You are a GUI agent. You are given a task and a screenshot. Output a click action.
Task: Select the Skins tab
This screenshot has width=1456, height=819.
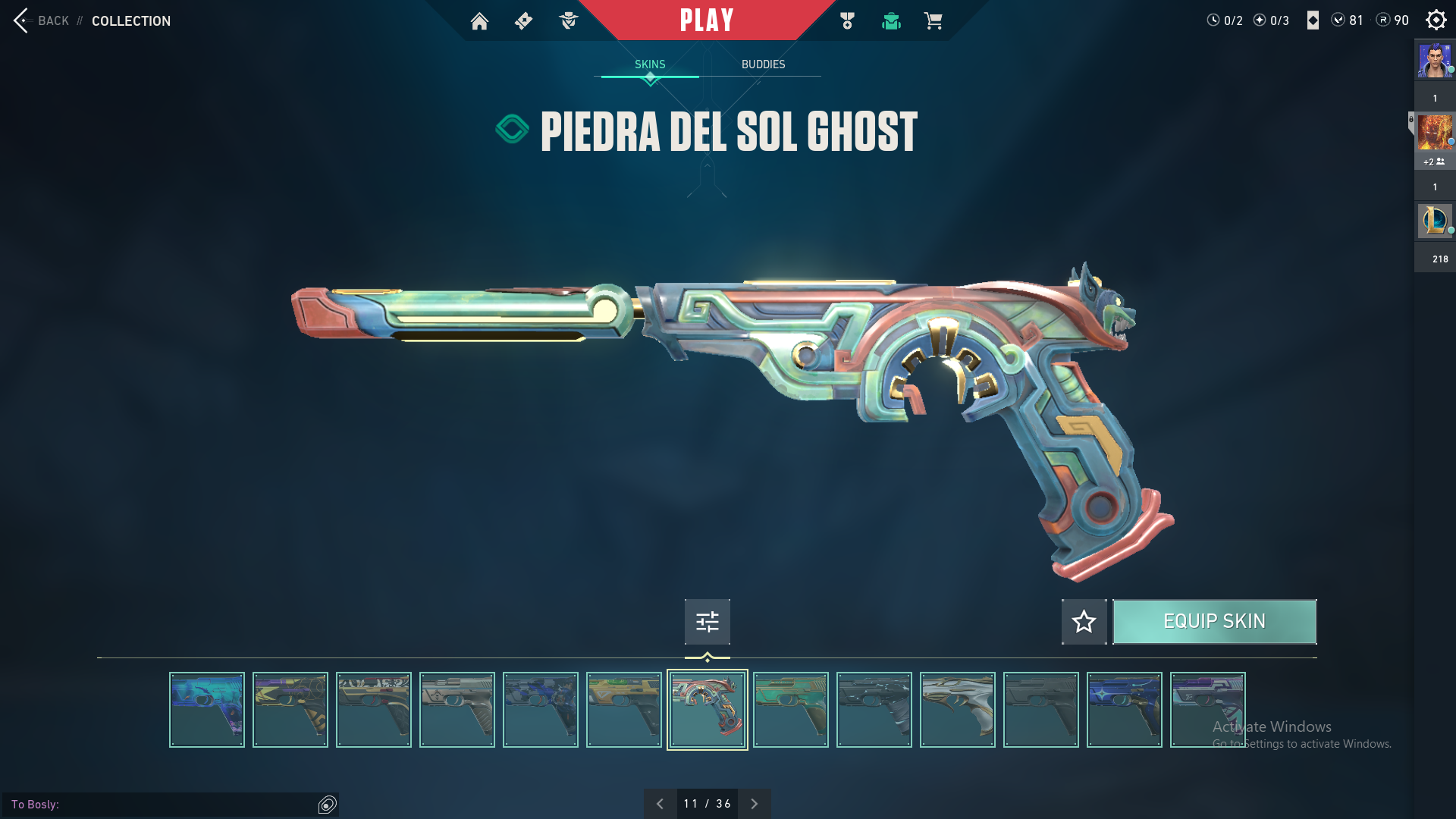[x=650, y=64]
